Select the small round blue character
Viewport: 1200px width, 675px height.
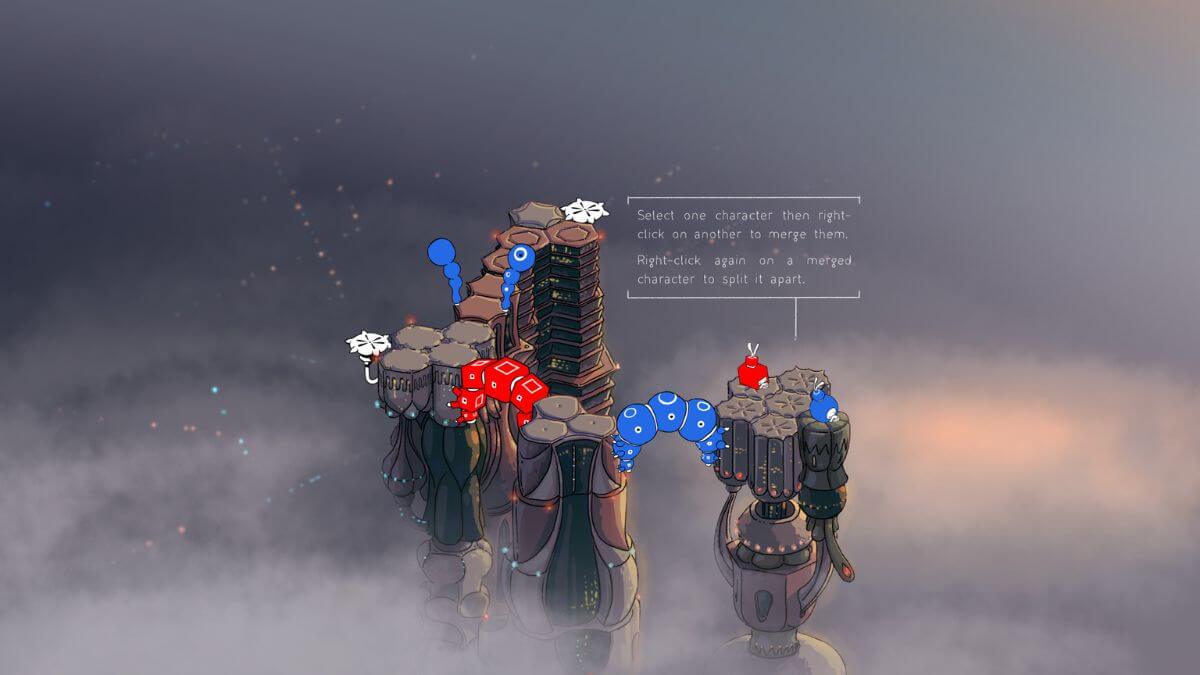[x=823, y=406]
